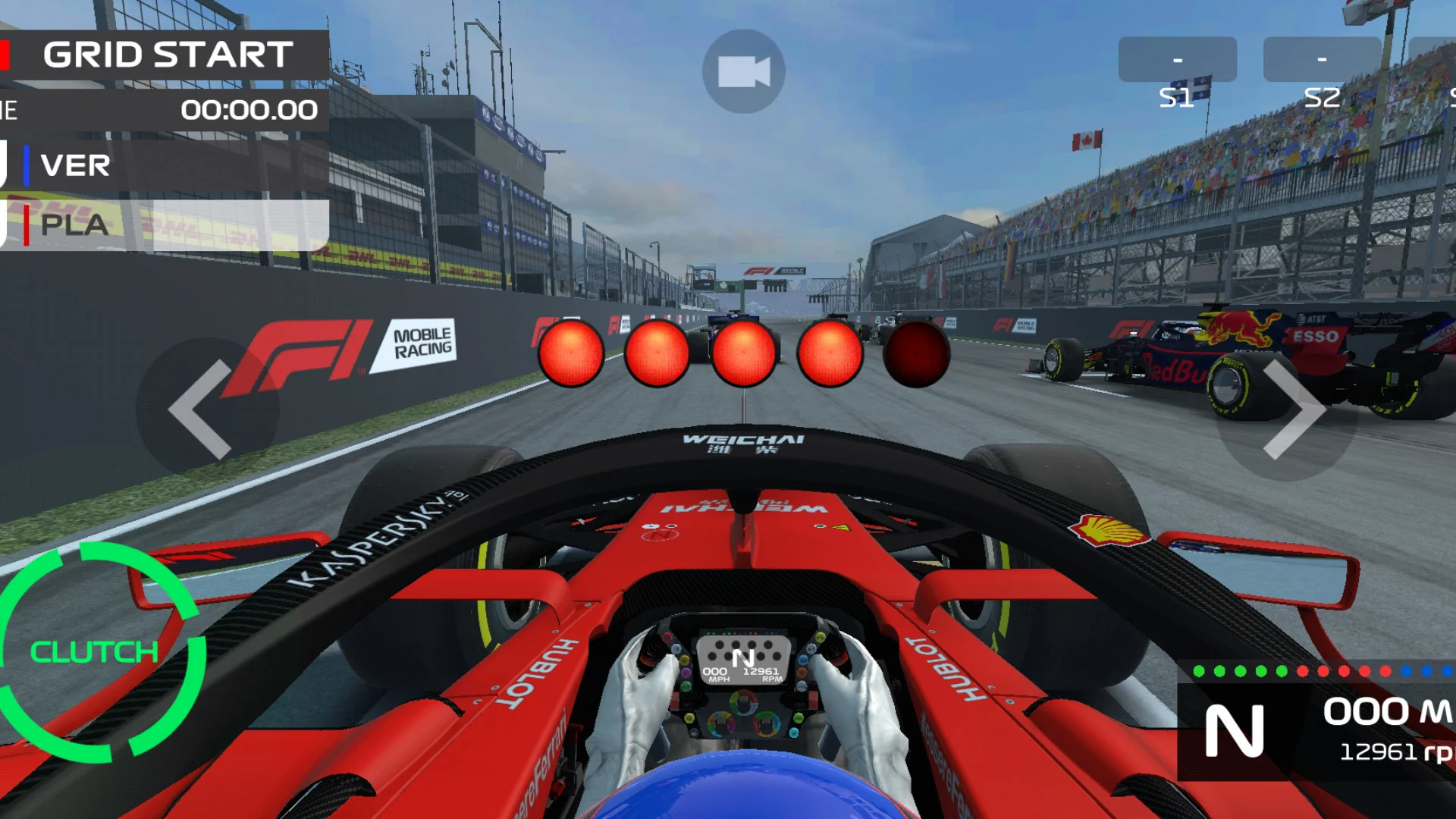Select the GRID START label
Image resolution: width=1456 pixels, height=819 pixels.
pos(167,53)
